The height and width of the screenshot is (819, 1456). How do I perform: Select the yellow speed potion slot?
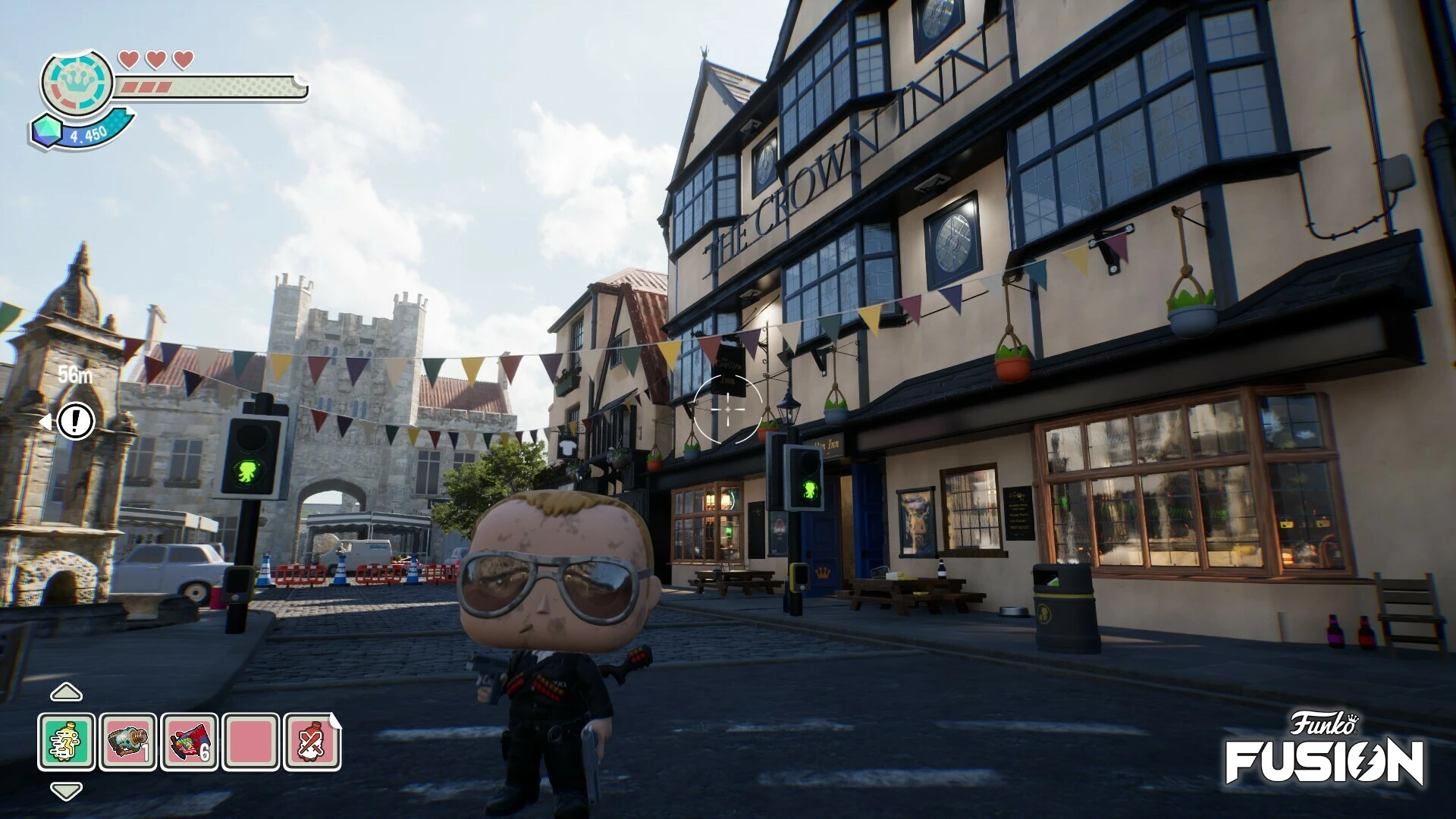(x=67, y=742)
